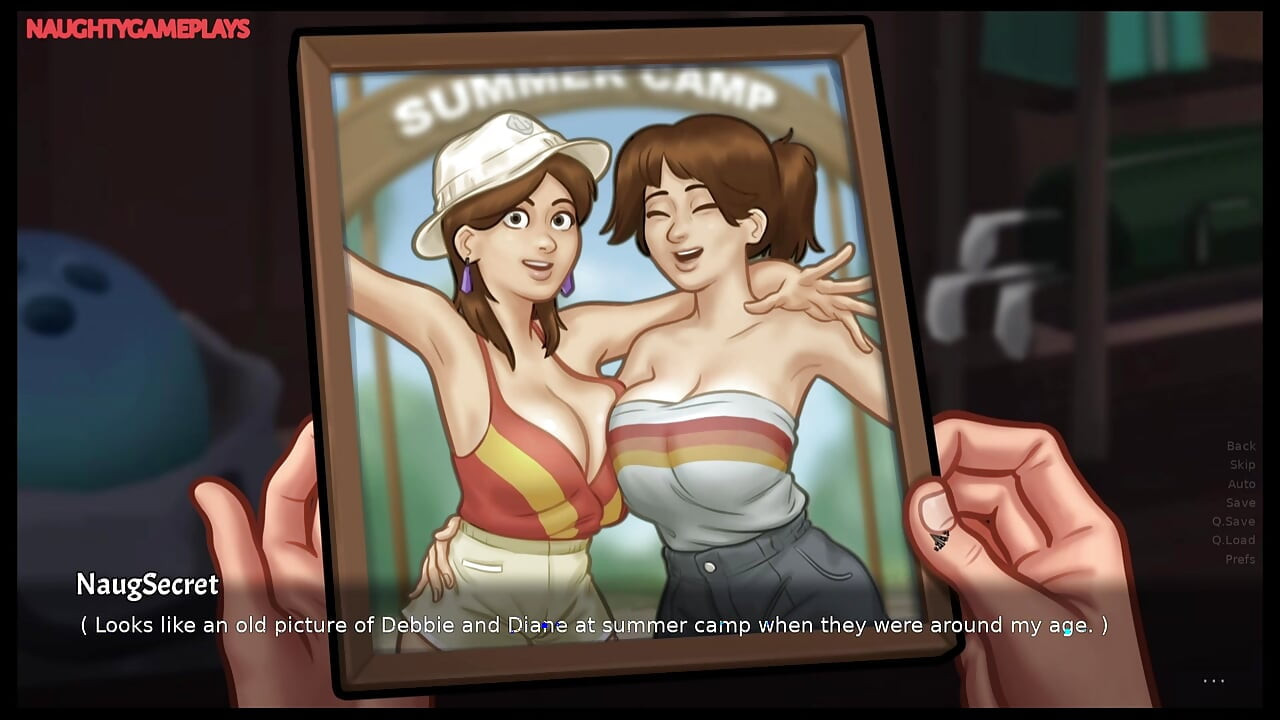Viewport: 1280px width, 720px height.
Task: Enable Auto-advance mode
Action: (1240, 483)
